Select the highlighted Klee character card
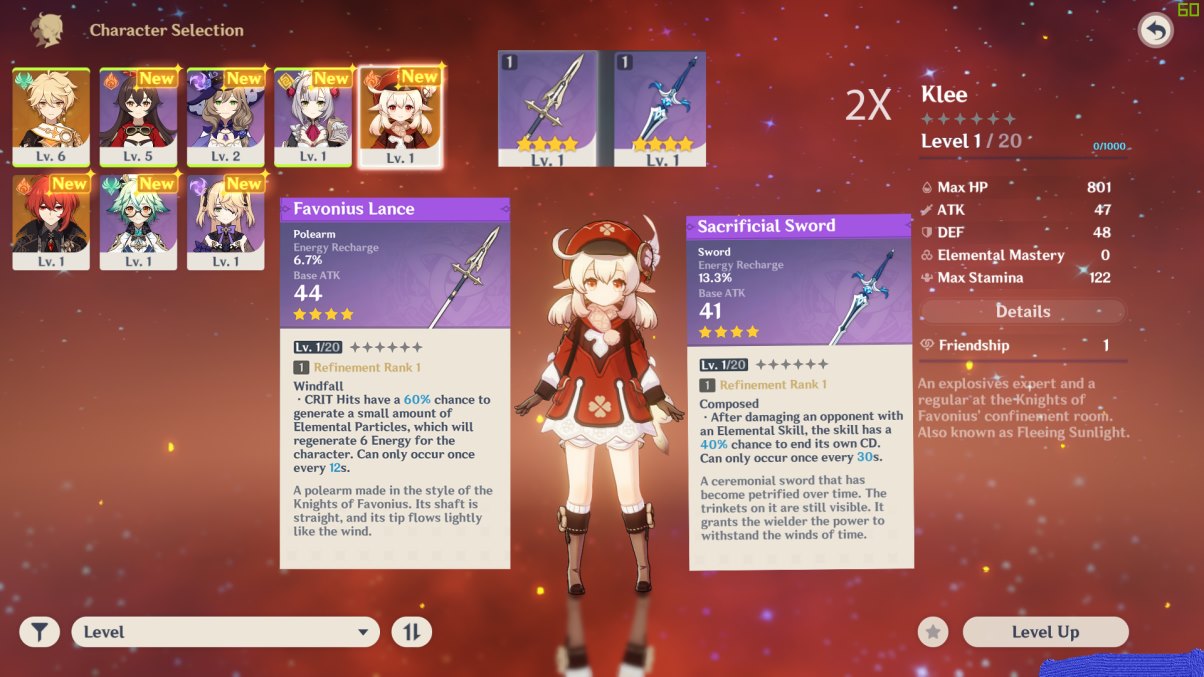Image resolution: width=1204 pixels, height=677 pixels. (400, 115)
